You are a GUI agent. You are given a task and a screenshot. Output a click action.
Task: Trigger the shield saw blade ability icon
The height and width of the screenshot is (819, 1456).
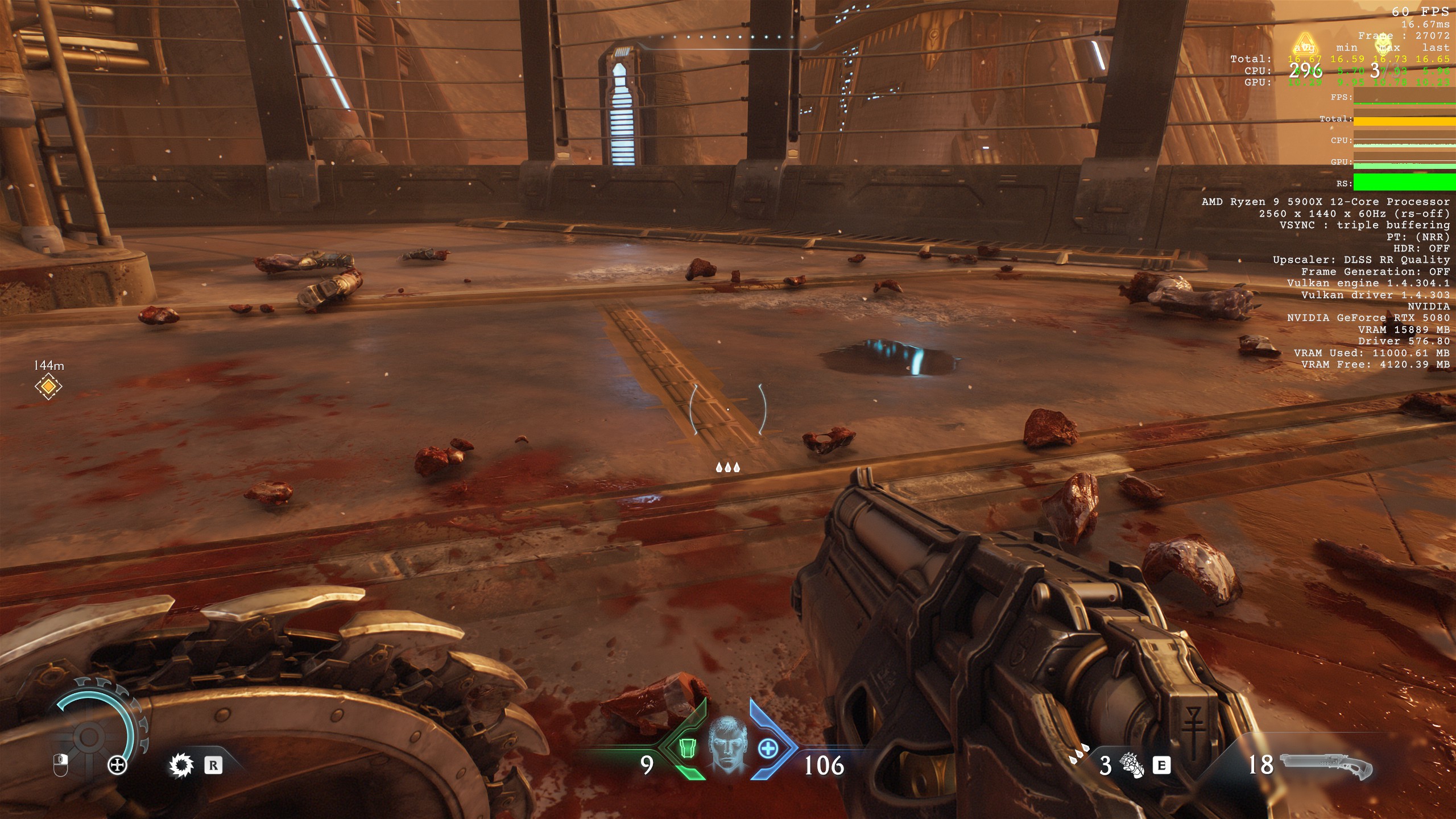181,766
